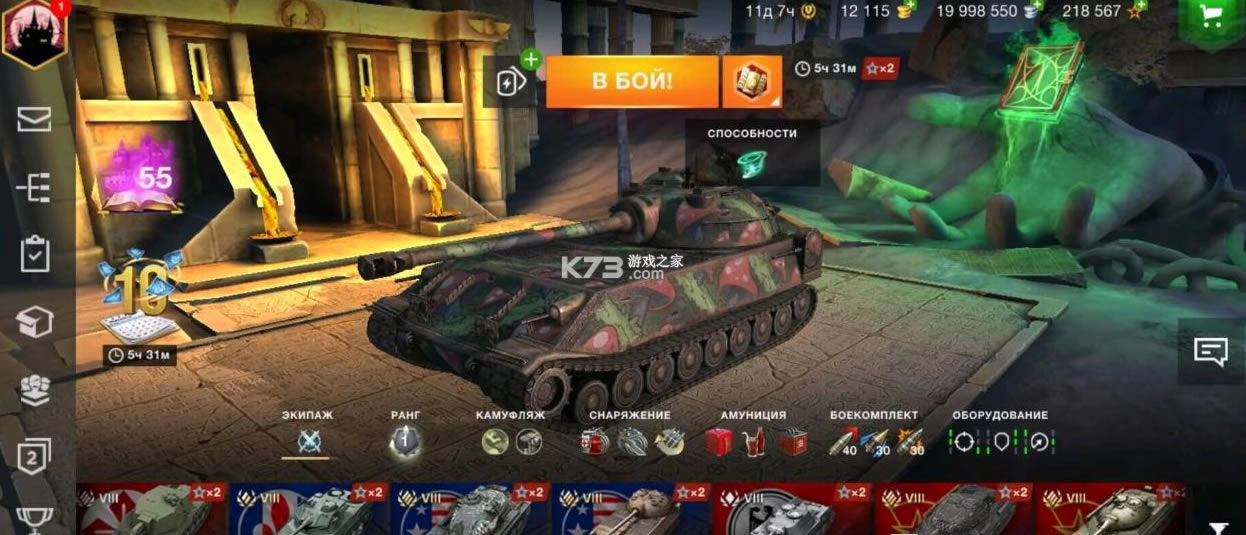Open the chat window button

point(1210,351)
